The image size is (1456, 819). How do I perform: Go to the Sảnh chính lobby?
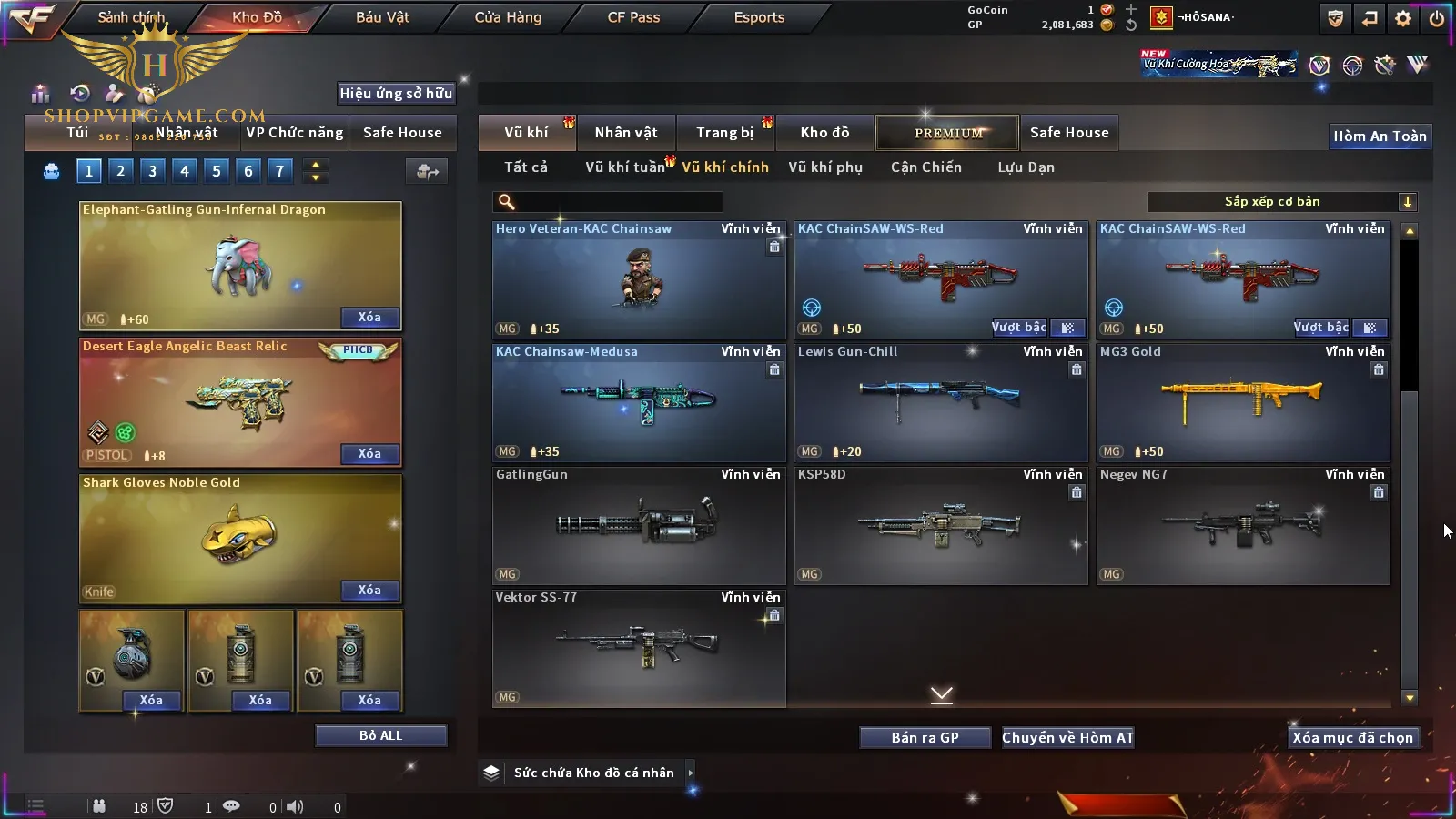click(x=131, y=17)
